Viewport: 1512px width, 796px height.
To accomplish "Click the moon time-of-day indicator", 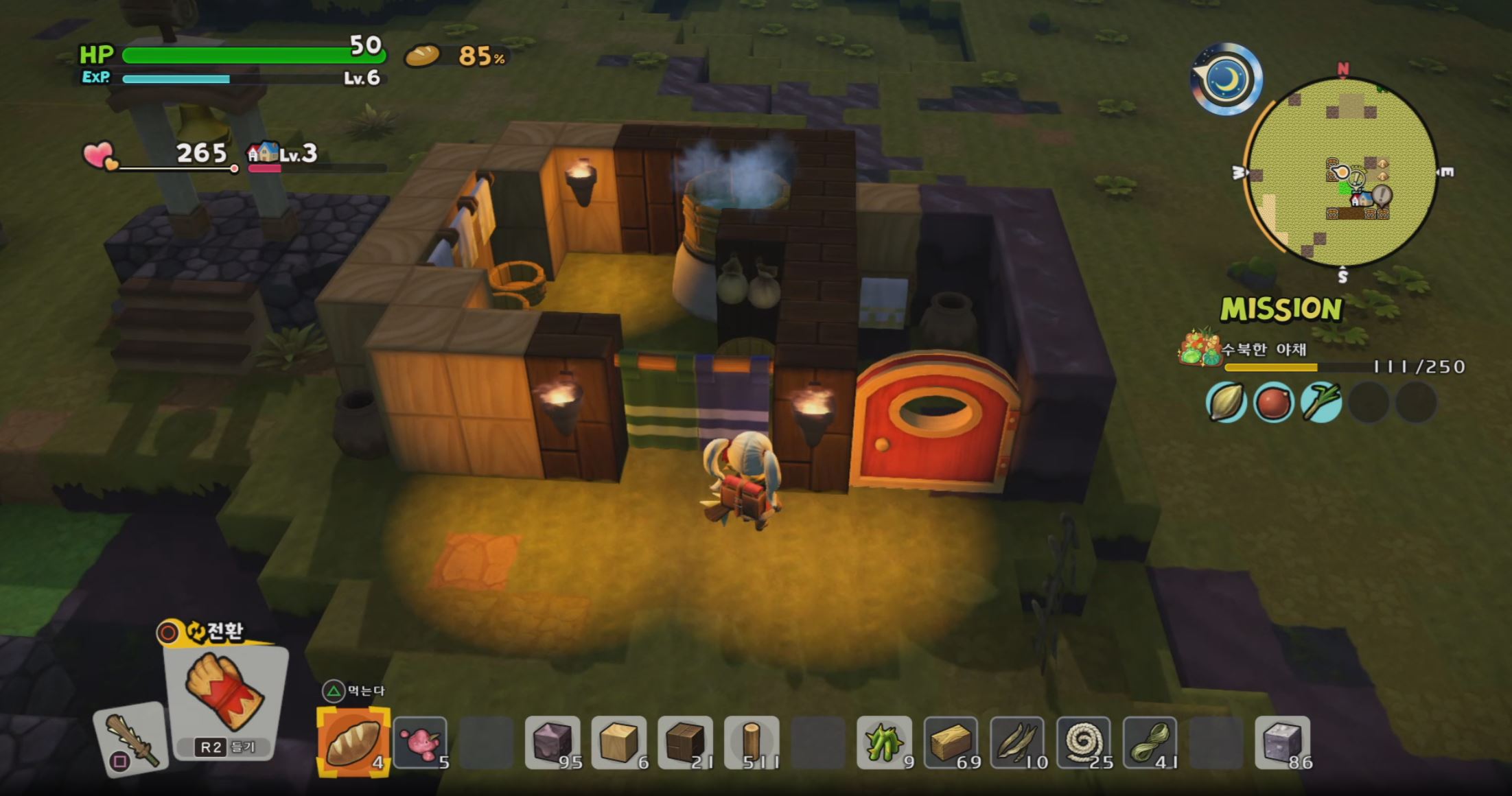I will coord(1228,79).
